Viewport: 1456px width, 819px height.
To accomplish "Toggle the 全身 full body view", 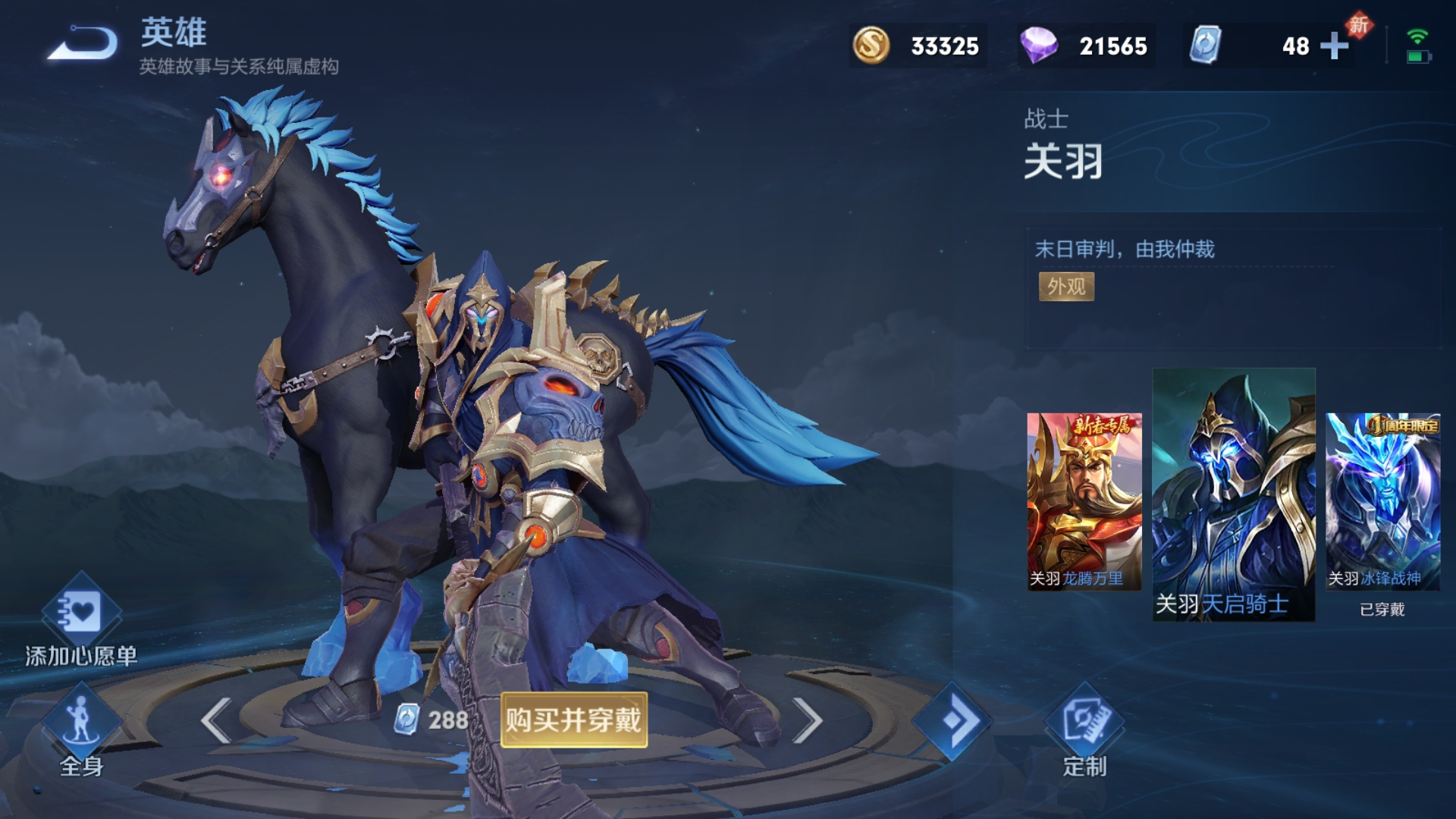I will tap(81, 730).
